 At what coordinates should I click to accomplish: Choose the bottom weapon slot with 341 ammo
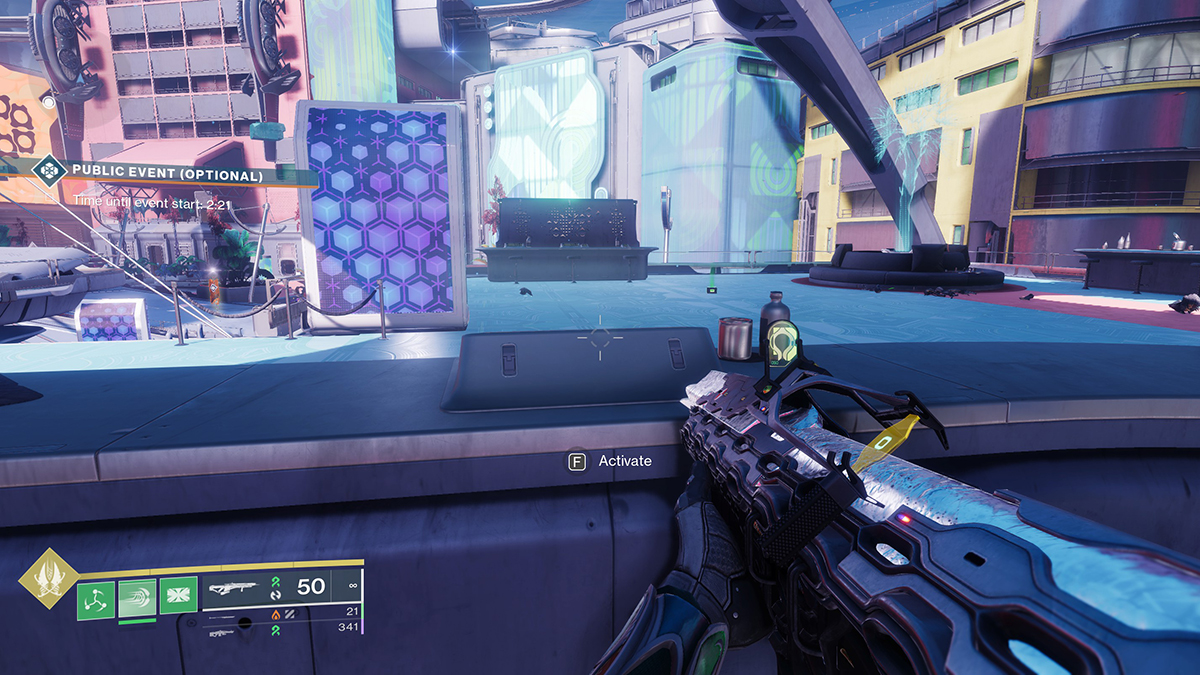pos(280,630)
